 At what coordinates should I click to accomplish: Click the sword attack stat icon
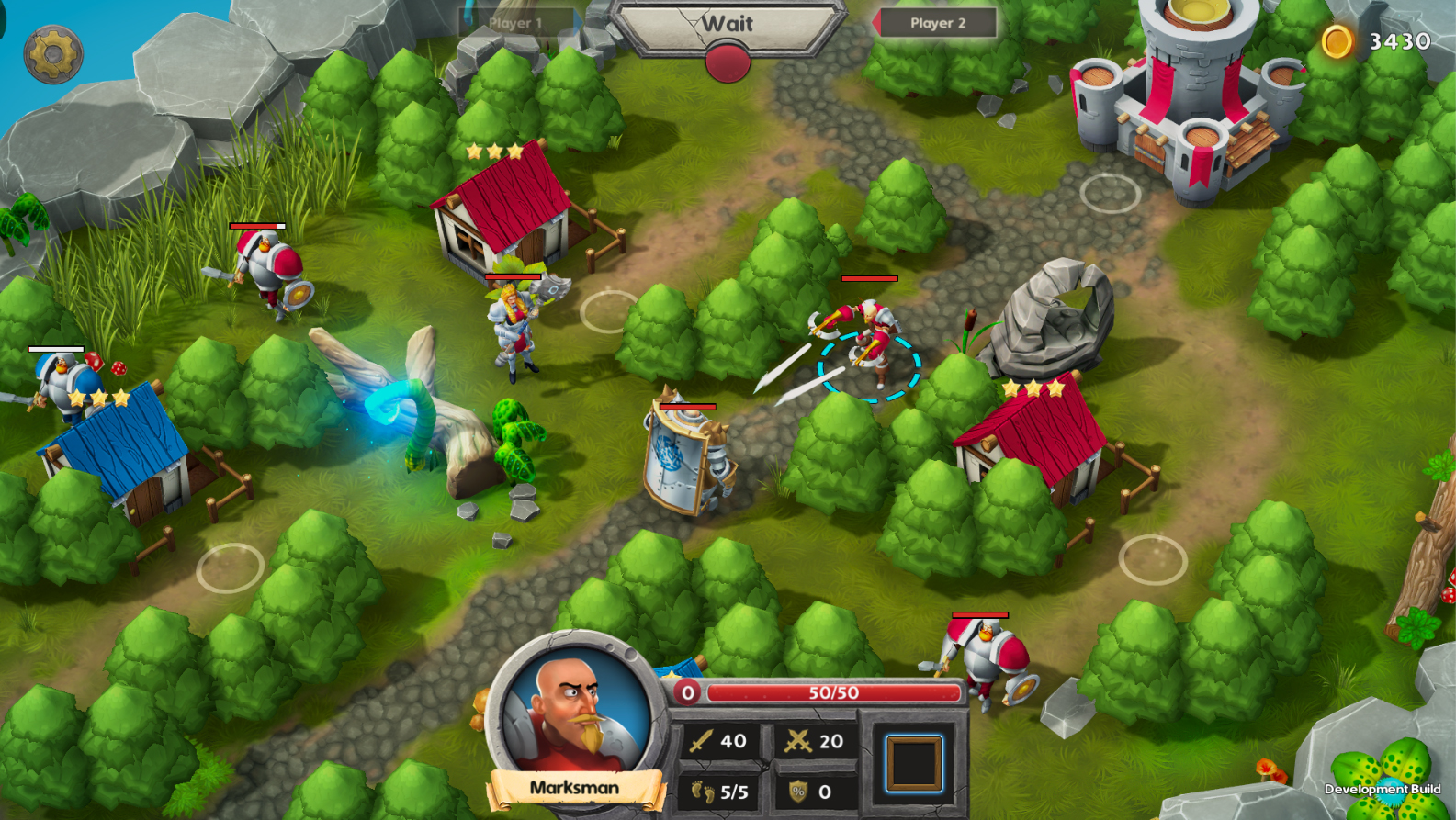700,742
